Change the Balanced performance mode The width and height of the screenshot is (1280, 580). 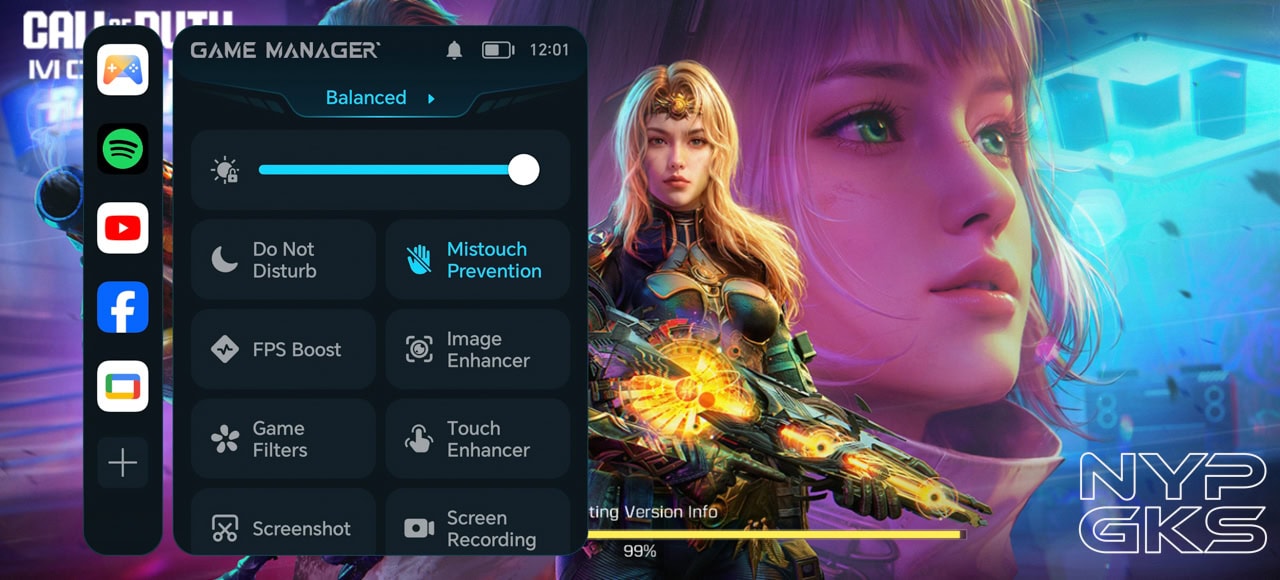pos(380,98)
